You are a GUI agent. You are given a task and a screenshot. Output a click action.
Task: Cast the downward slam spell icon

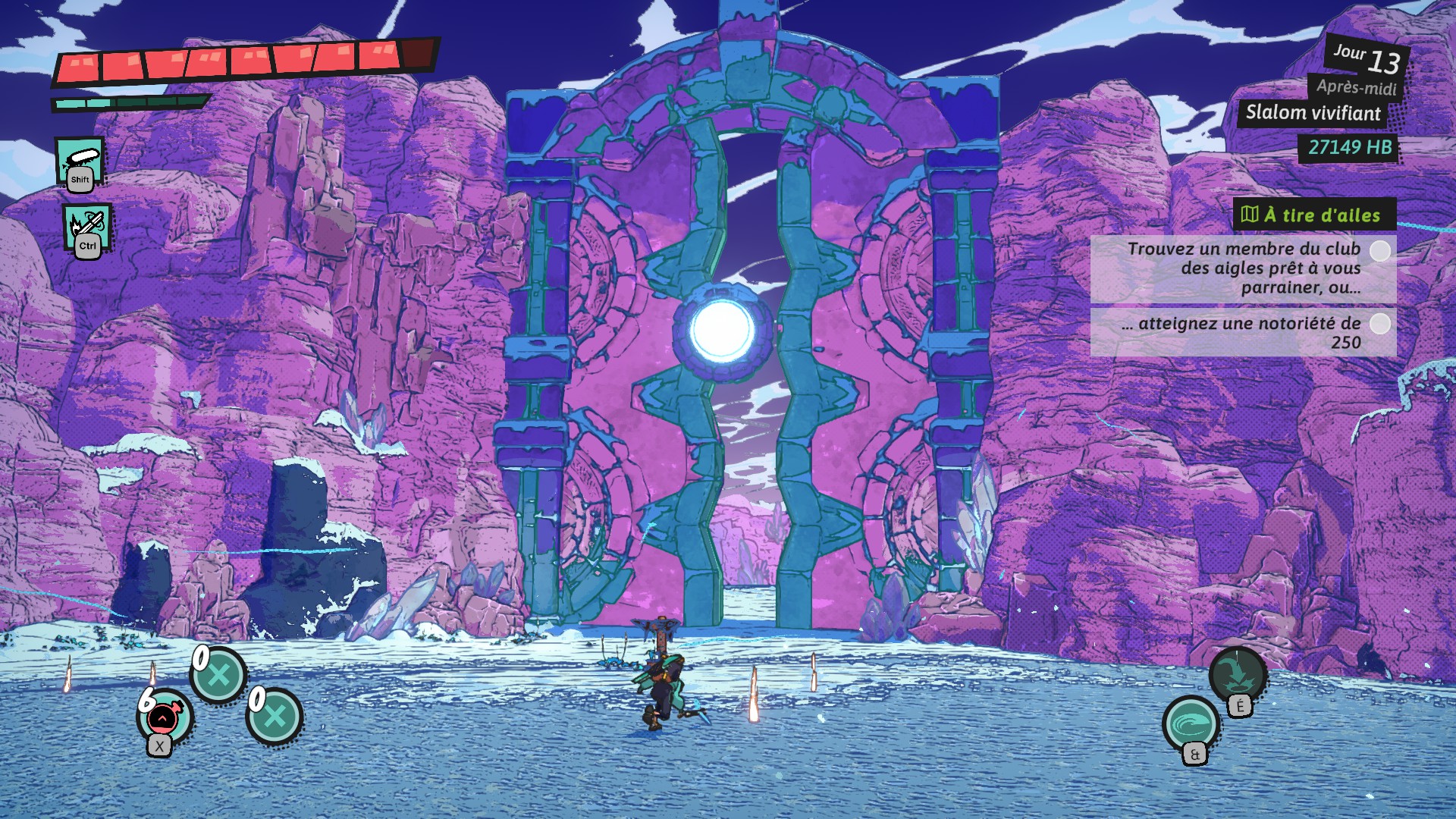(1237, 674)
